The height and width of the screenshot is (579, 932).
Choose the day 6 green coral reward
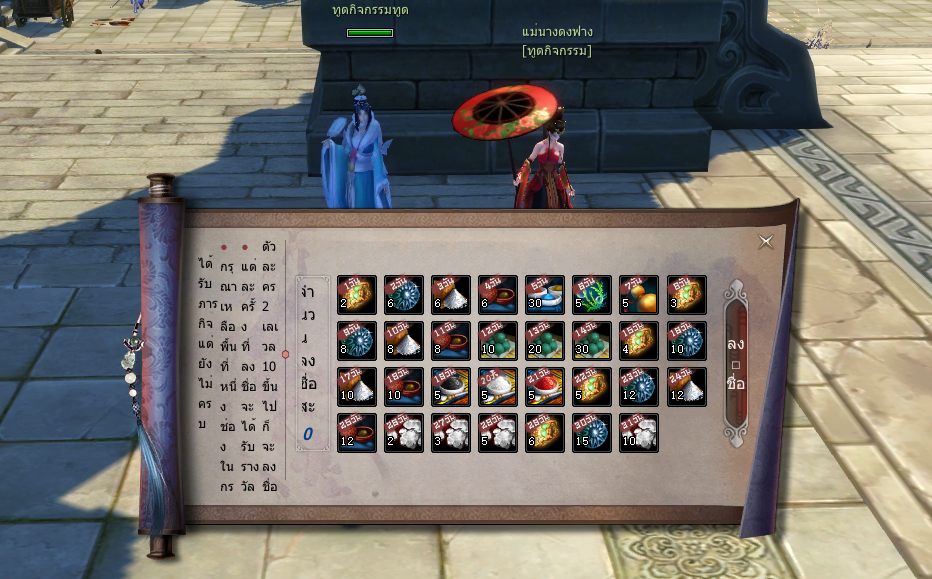pos(592,294)
